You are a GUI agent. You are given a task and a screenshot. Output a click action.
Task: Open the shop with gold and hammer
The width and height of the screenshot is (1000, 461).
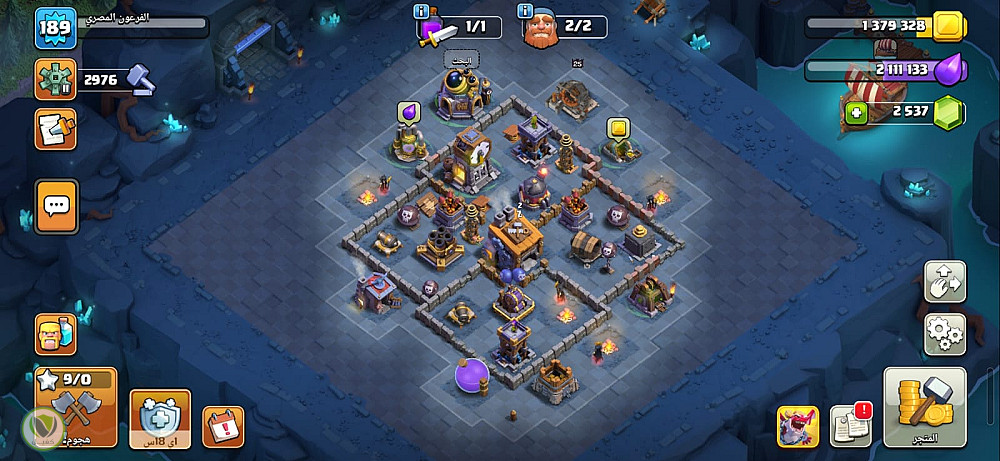925,406
